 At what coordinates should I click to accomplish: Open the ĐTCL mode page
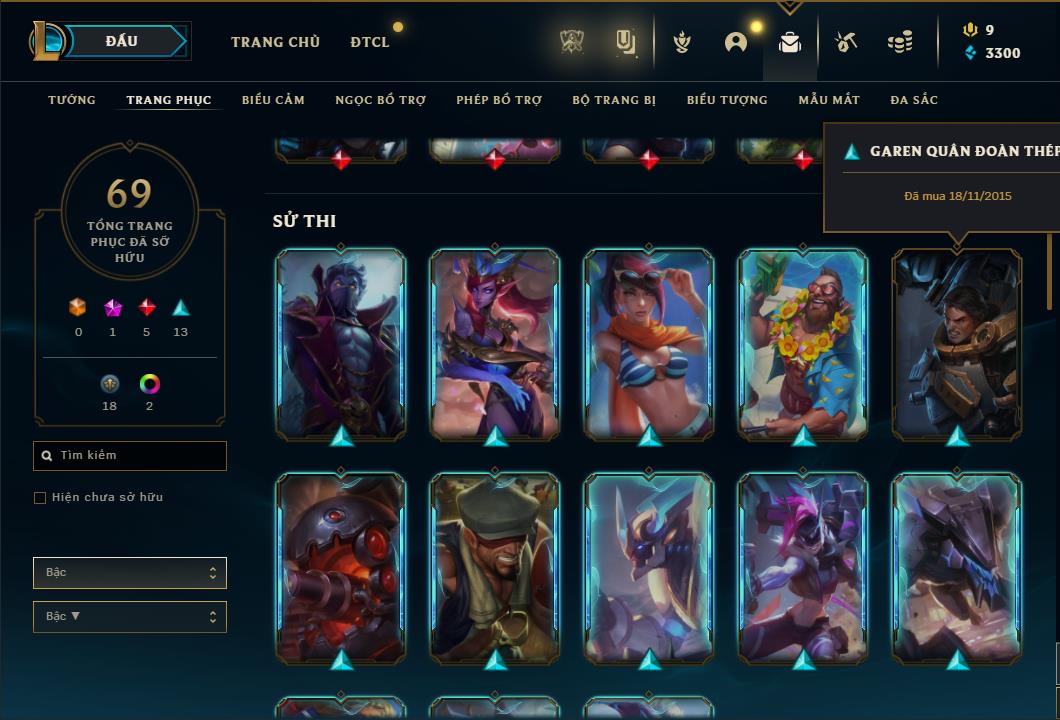370,42
